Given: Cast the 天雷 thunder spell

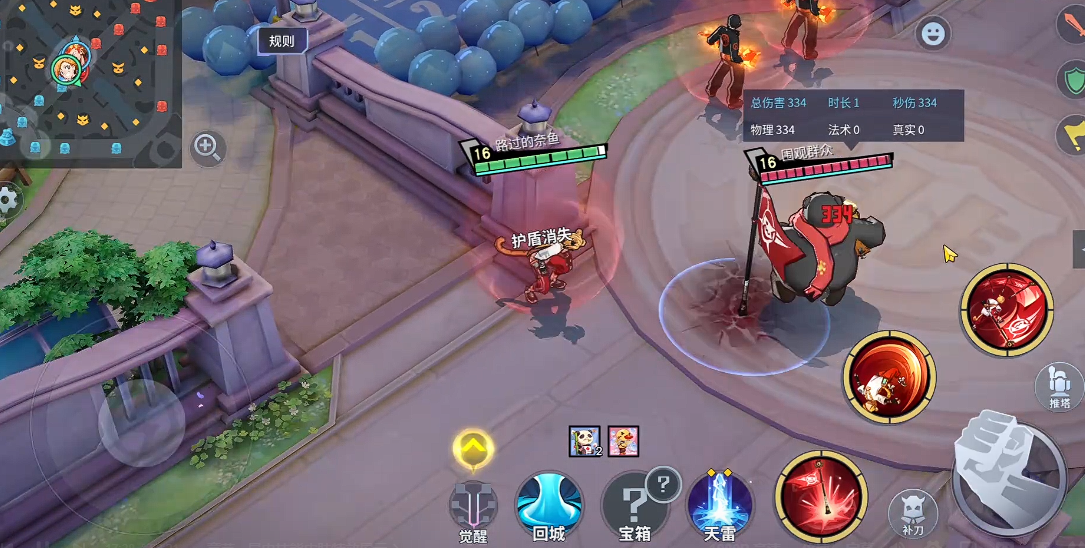Looking at the screenshot, I should (x=719, y=503).
